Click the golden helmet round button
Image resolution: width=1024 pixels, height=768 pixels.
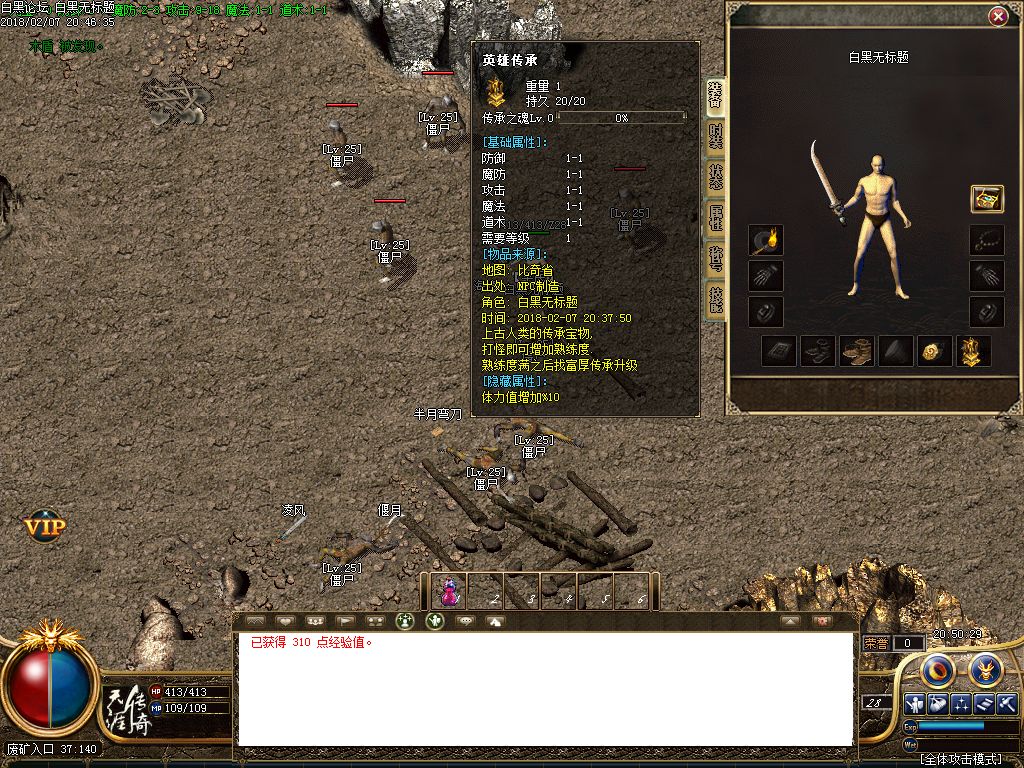(986, 669)
